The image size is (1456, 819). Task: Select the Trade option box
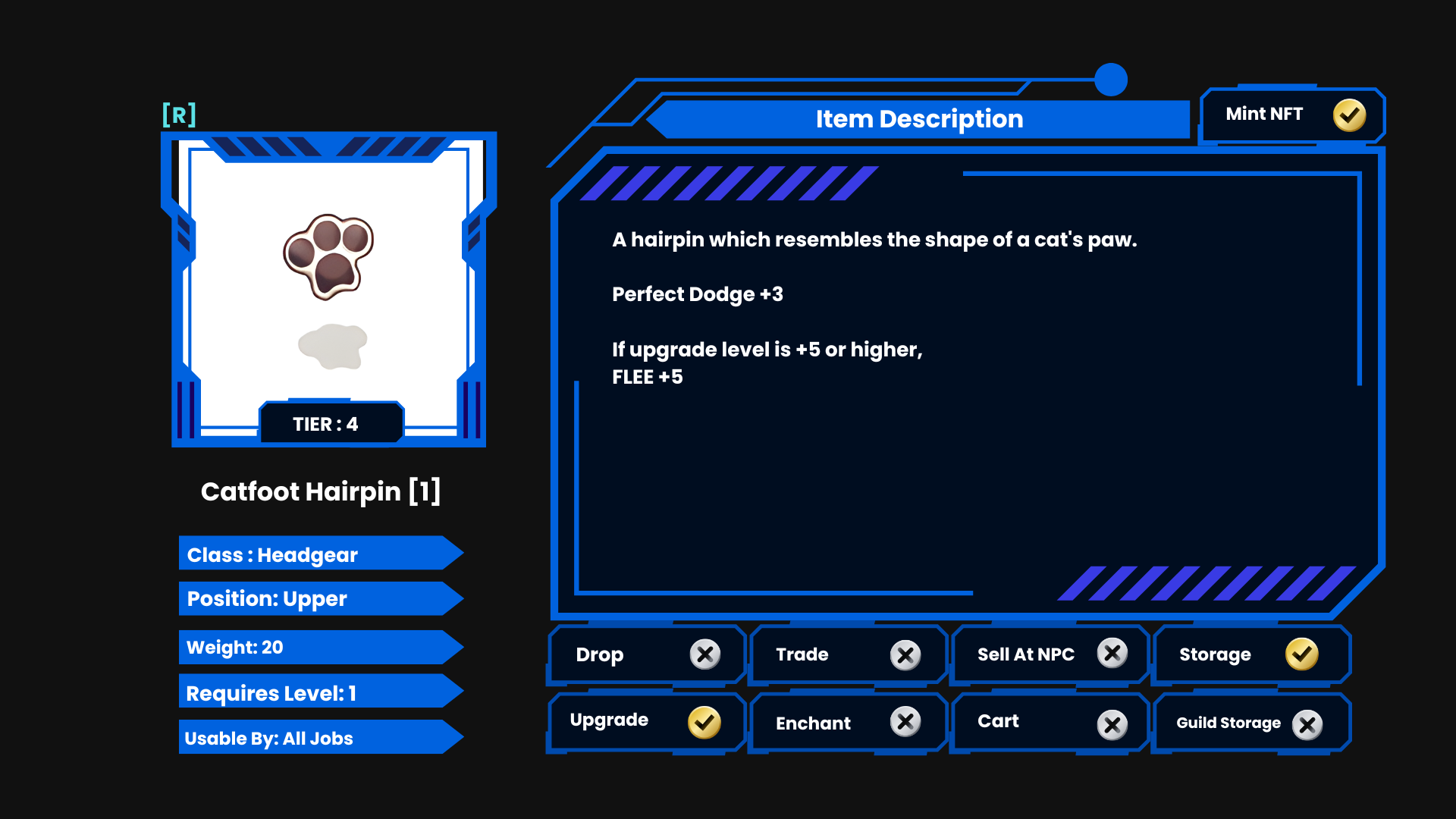tap(848, 654)
